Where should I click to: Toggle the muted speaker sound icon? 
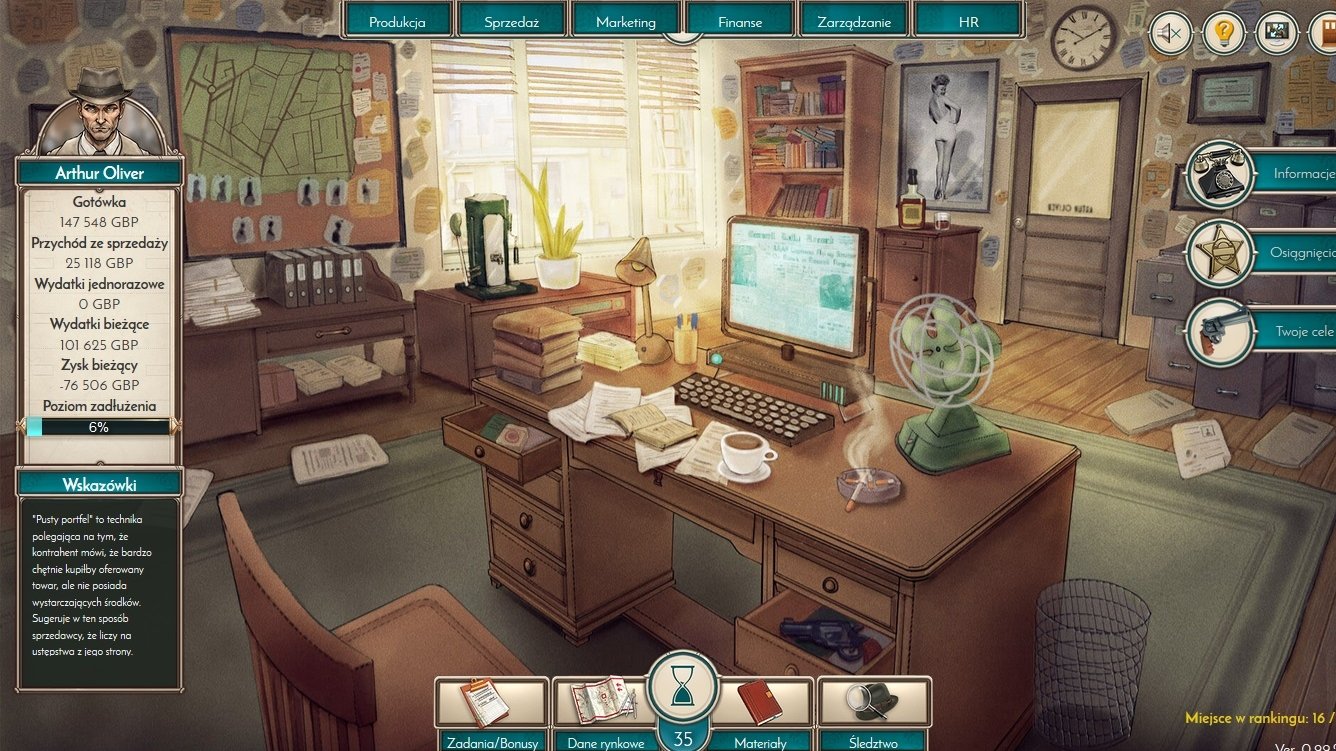point(1170,33)
